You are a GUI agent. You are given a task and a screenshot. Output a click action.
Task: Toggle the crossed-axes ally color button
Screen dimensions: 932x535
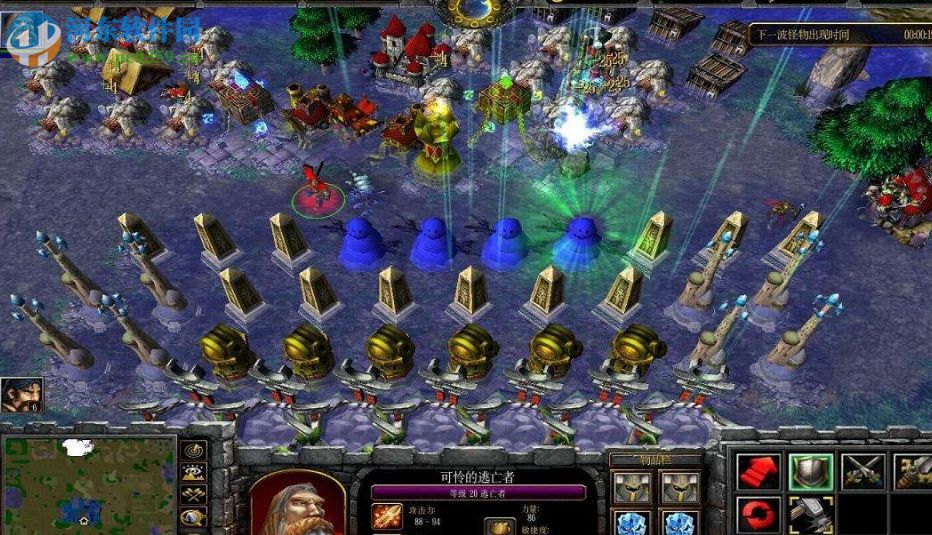[x=193, y=494]
